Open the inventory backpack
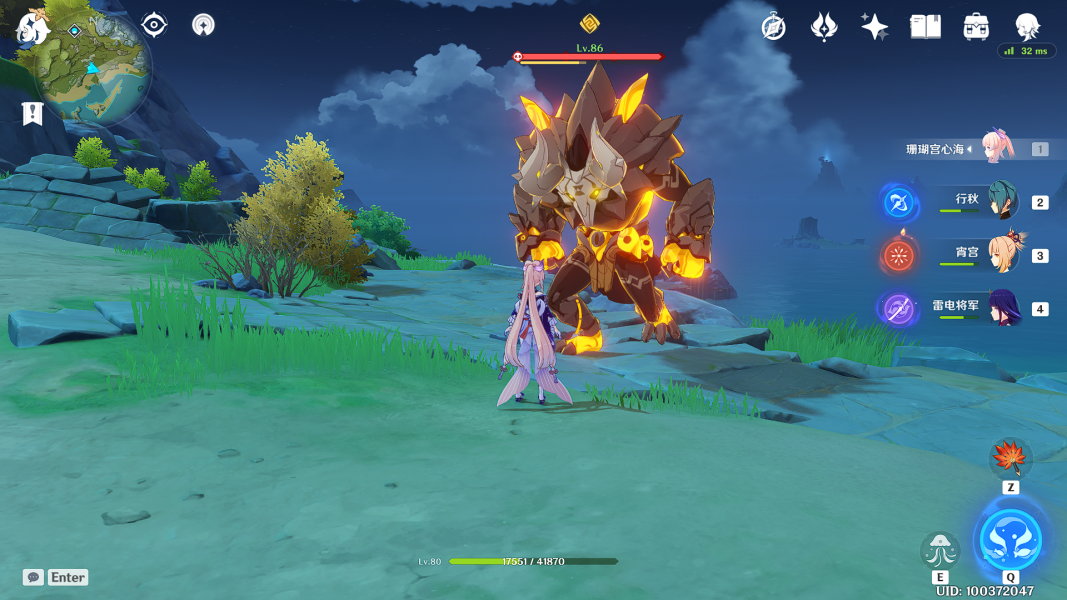 click(x=977, y=27)
